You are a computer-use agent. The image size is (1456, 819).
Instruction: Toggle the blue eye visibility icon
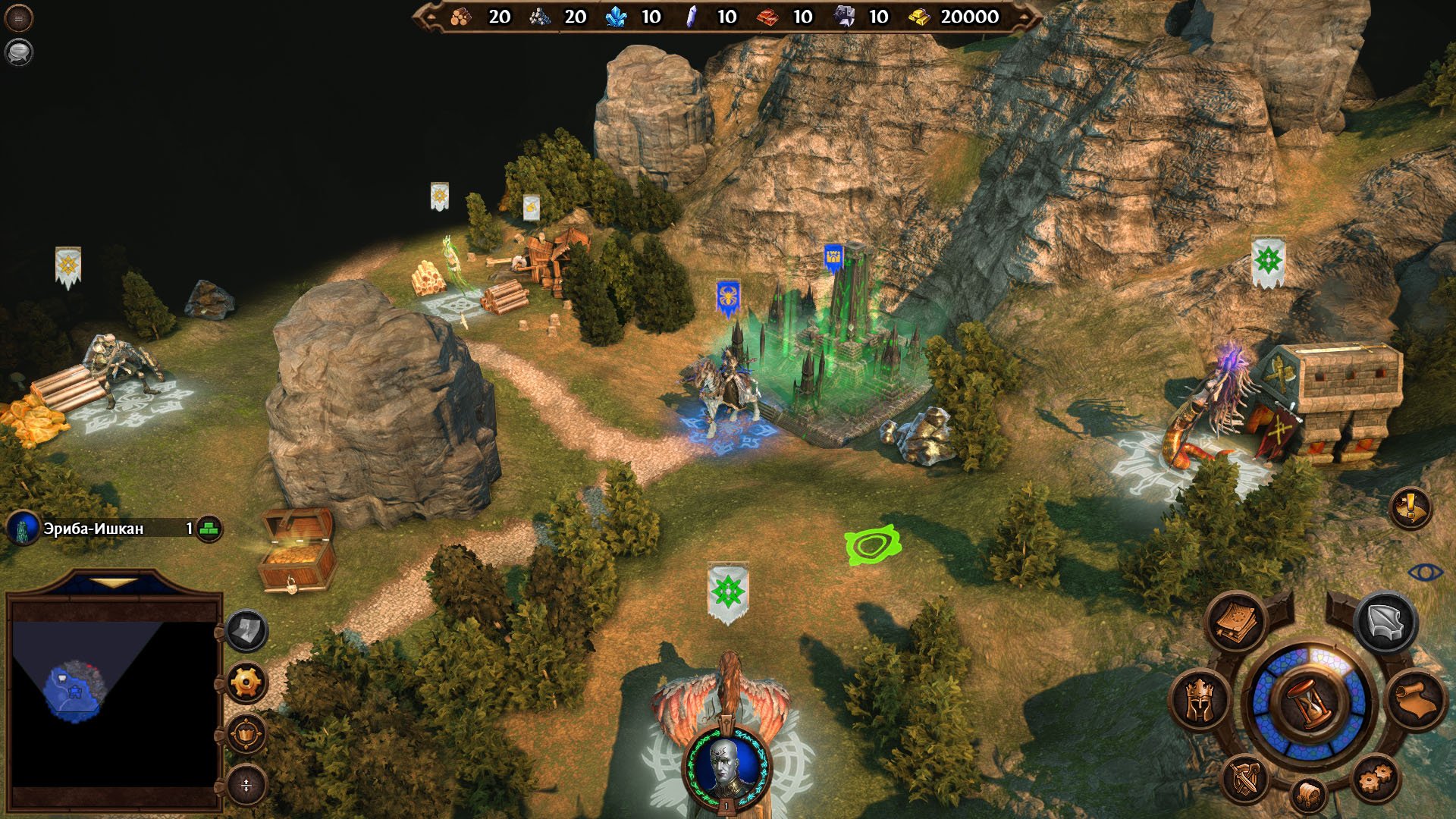[x=1425, y=572]
